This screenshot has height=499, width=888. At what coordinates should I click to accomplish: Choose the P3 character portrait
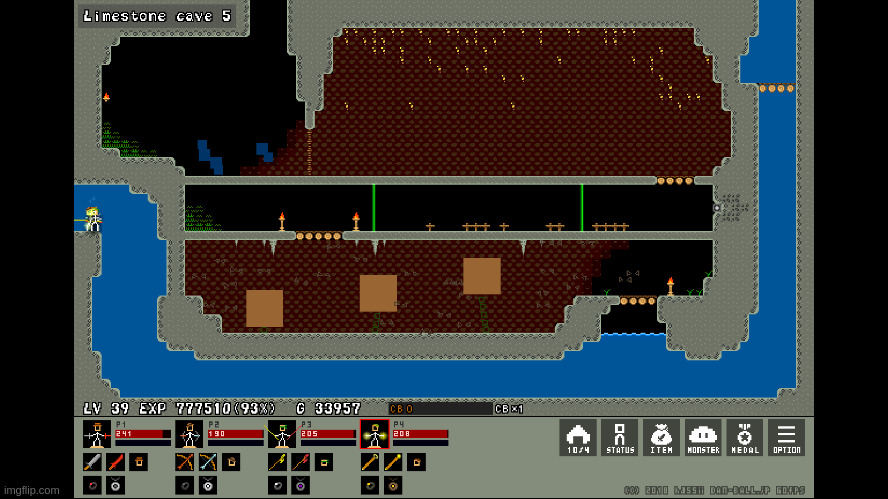click(281, 434)
